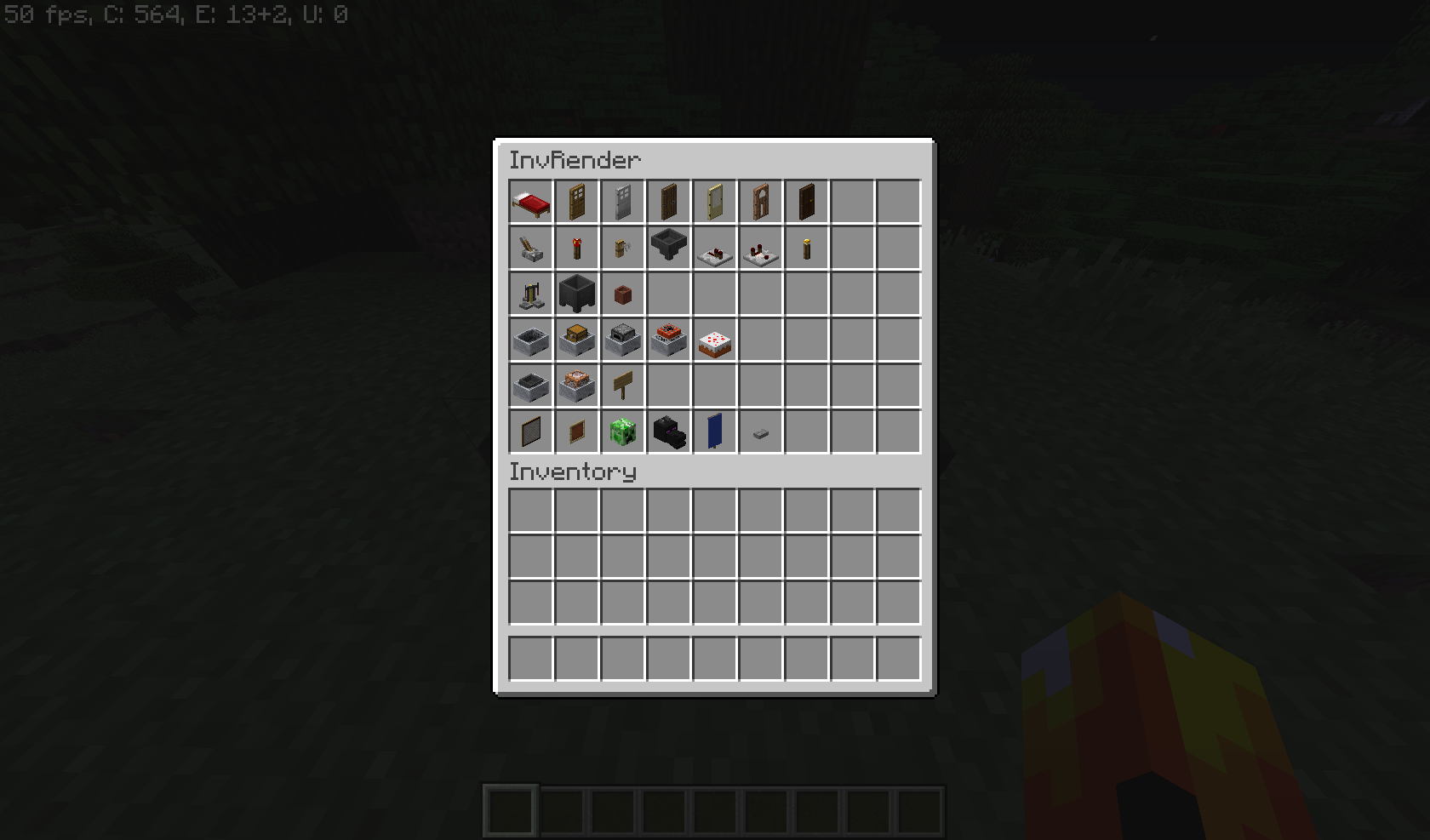This screenshot has height=840, width=1430.
Task: Grab the lever item
Action: coord(530,248)
